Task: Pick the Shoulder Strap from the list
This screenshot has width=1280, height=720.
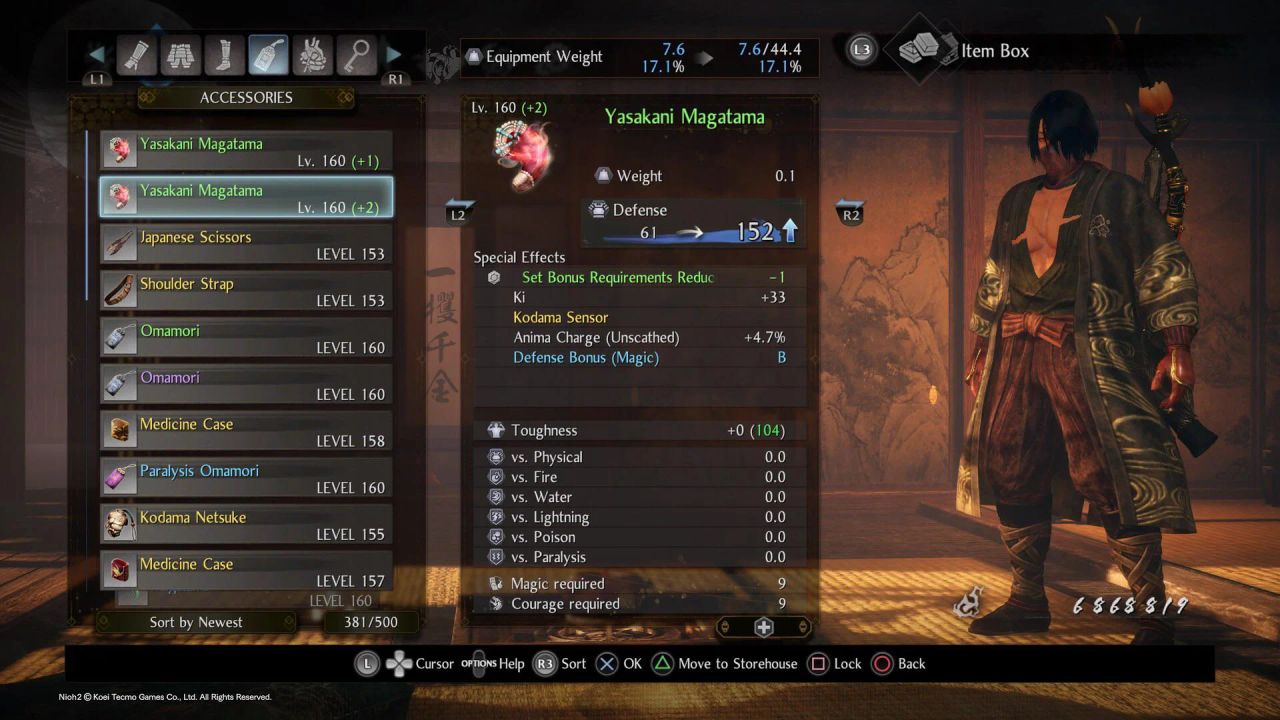Action: point(246,292)
